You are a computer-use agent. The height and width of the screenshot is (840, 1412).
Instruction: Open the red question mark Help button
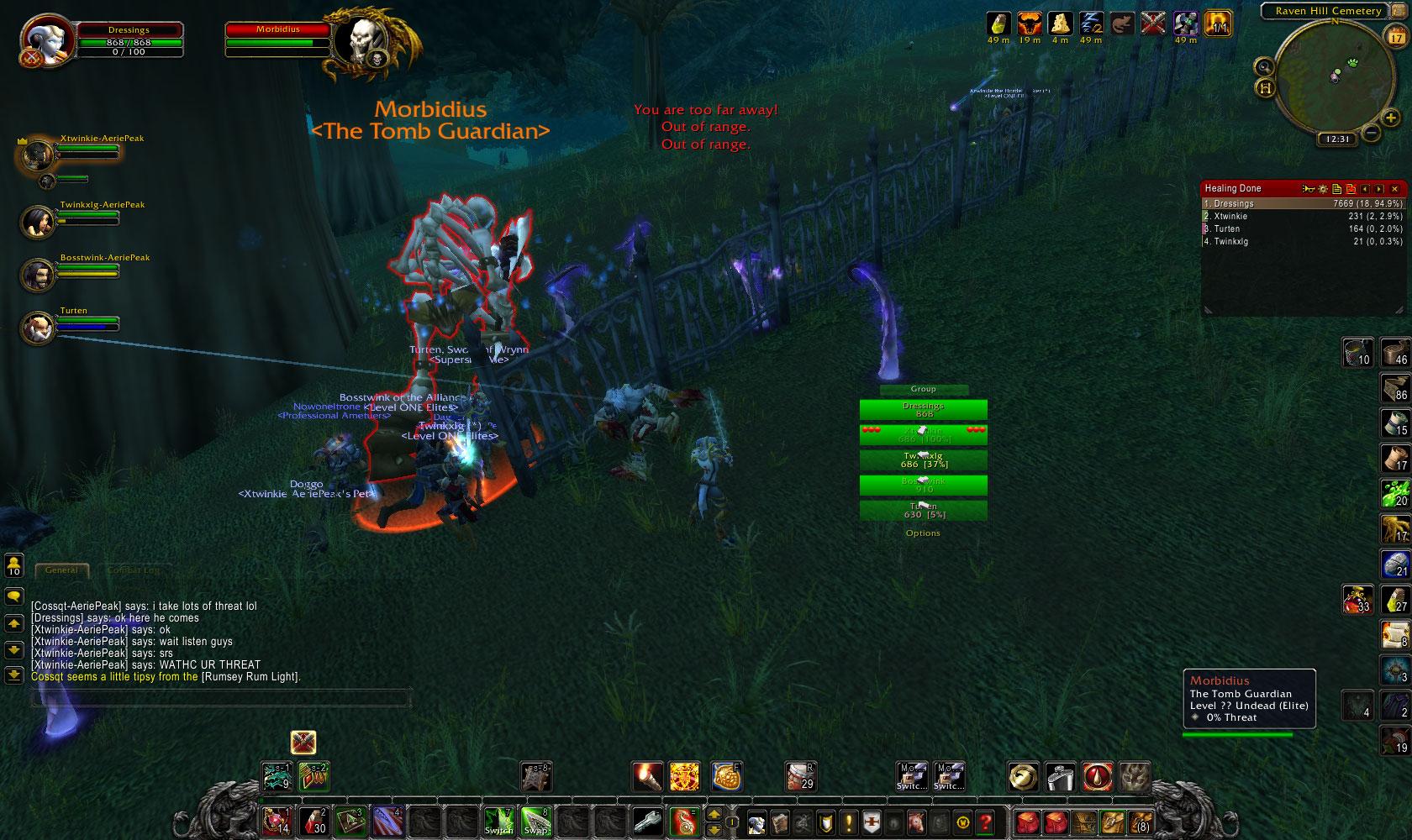tap(985, 822)
